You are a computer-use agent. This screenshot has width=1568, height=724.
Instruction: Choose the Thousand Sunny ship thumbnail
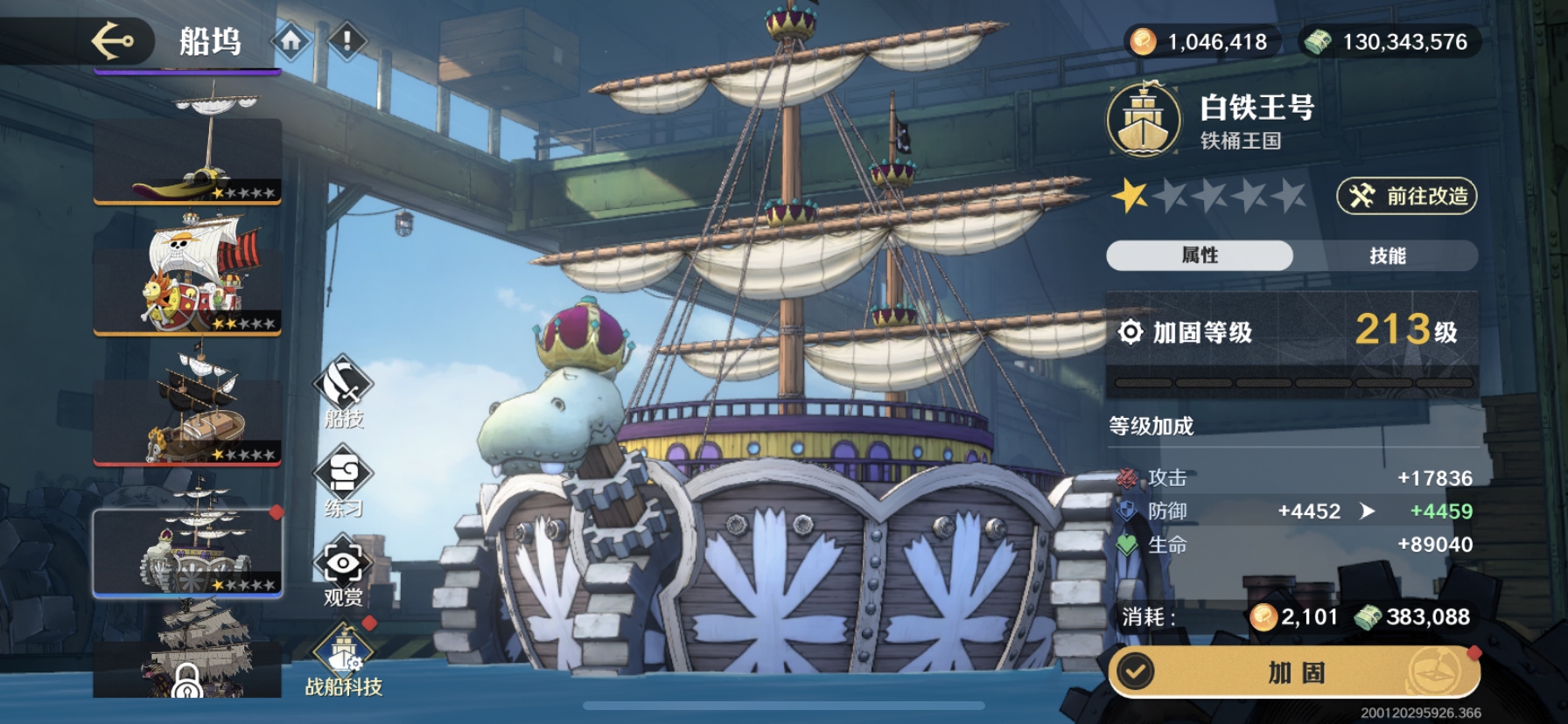pos(187,278)
